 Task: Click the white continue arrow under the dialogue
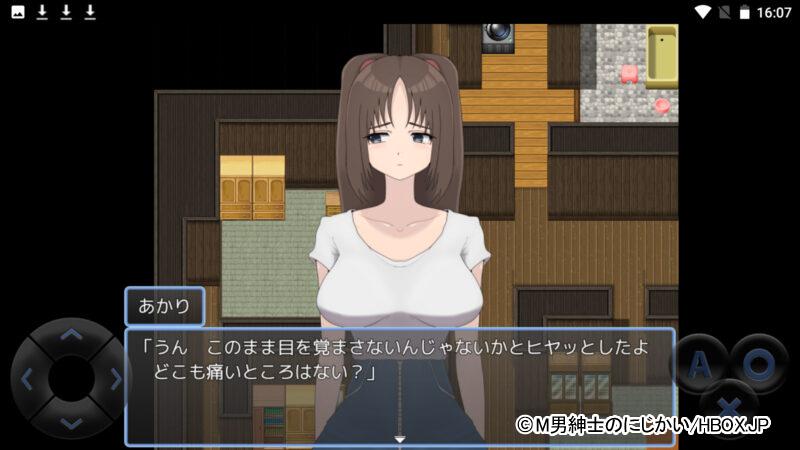(x=400, y=439)
